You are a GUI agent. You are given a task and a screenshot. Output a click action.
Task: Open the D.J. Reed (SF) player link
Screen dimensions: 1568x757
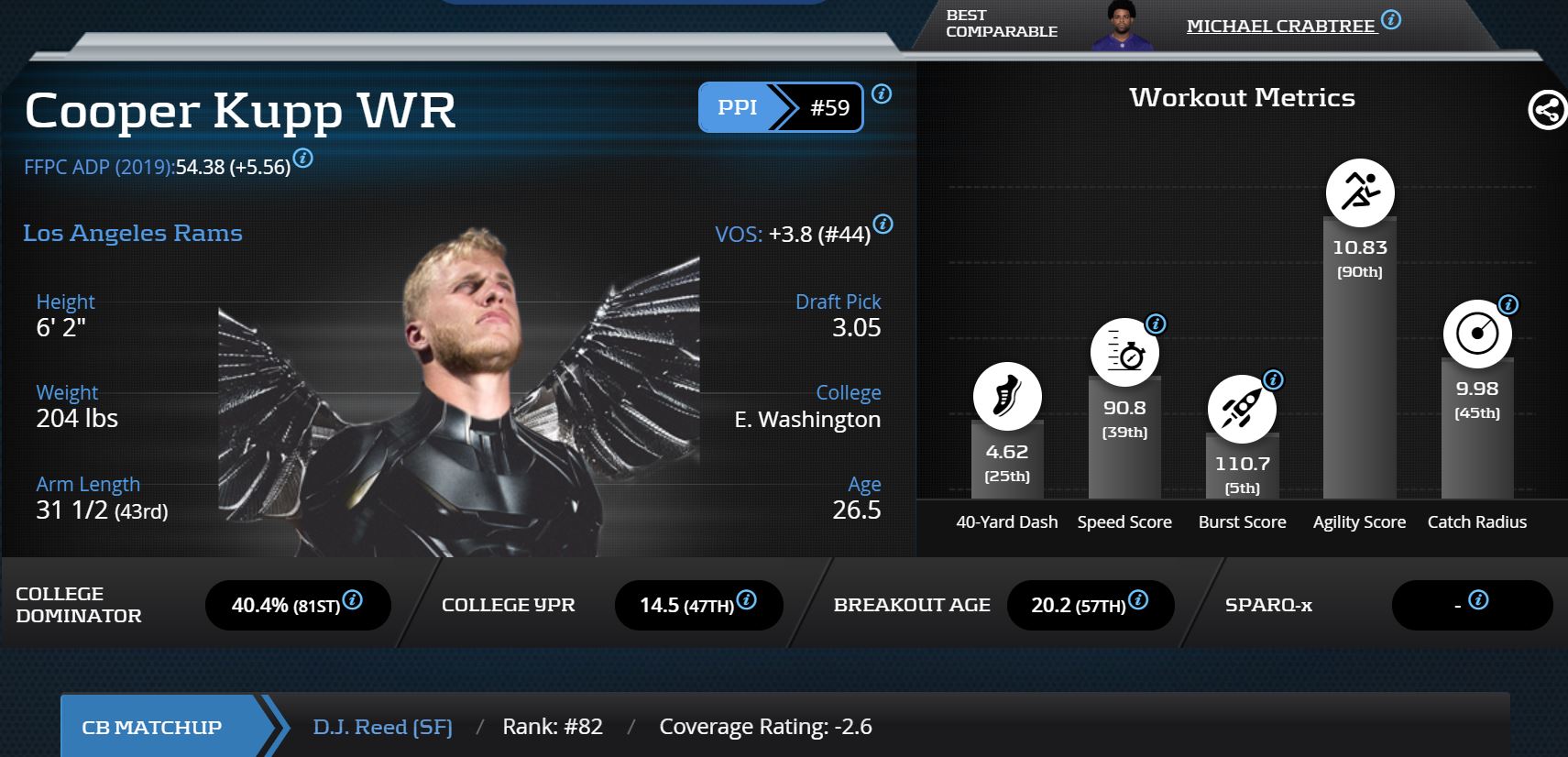click(383, 727)
